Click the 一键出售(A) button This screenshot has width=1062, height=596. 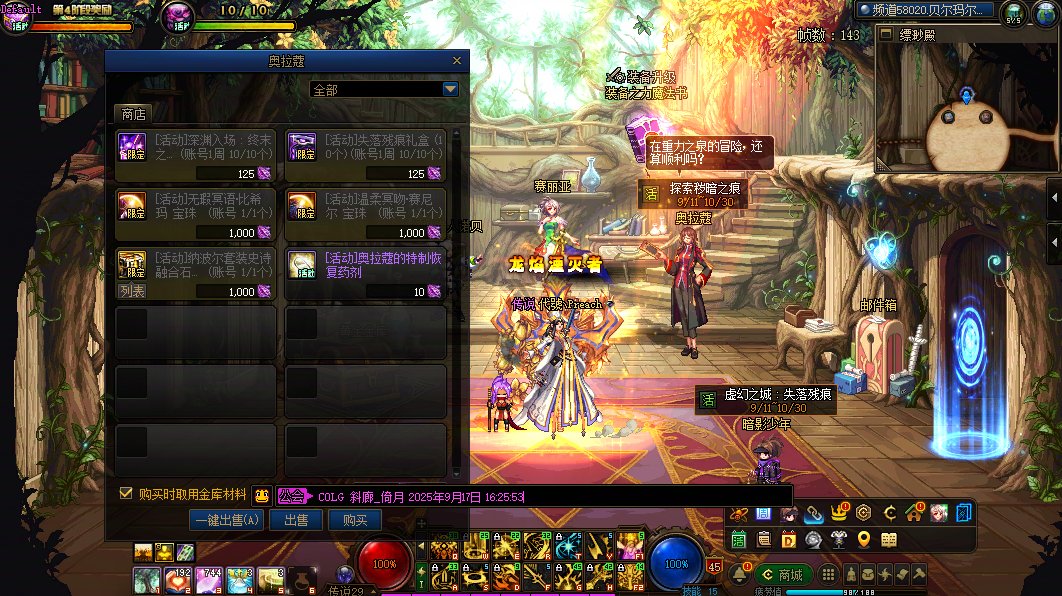228,520
